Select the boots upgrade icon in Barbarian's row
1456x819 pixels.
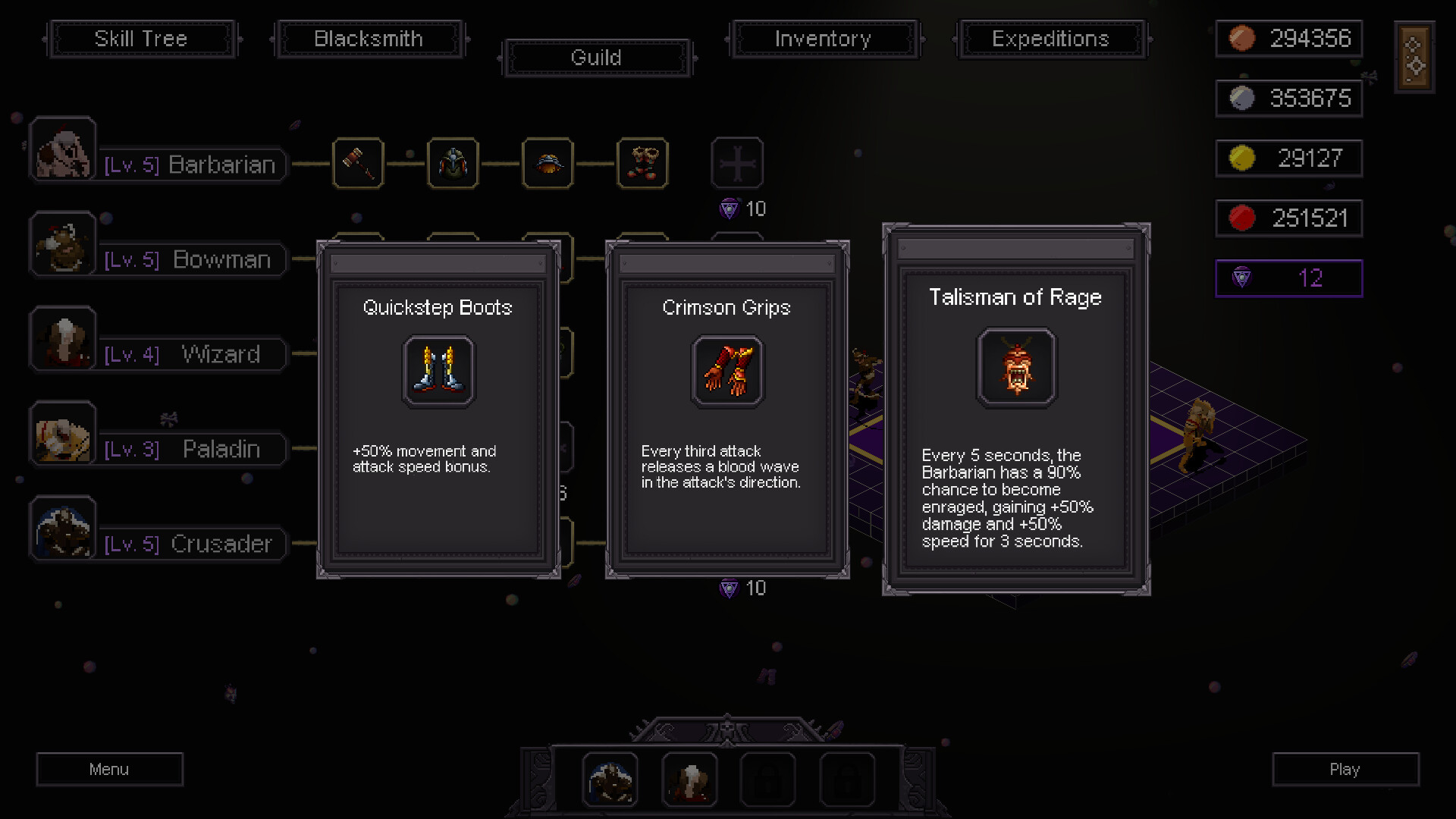642,163
